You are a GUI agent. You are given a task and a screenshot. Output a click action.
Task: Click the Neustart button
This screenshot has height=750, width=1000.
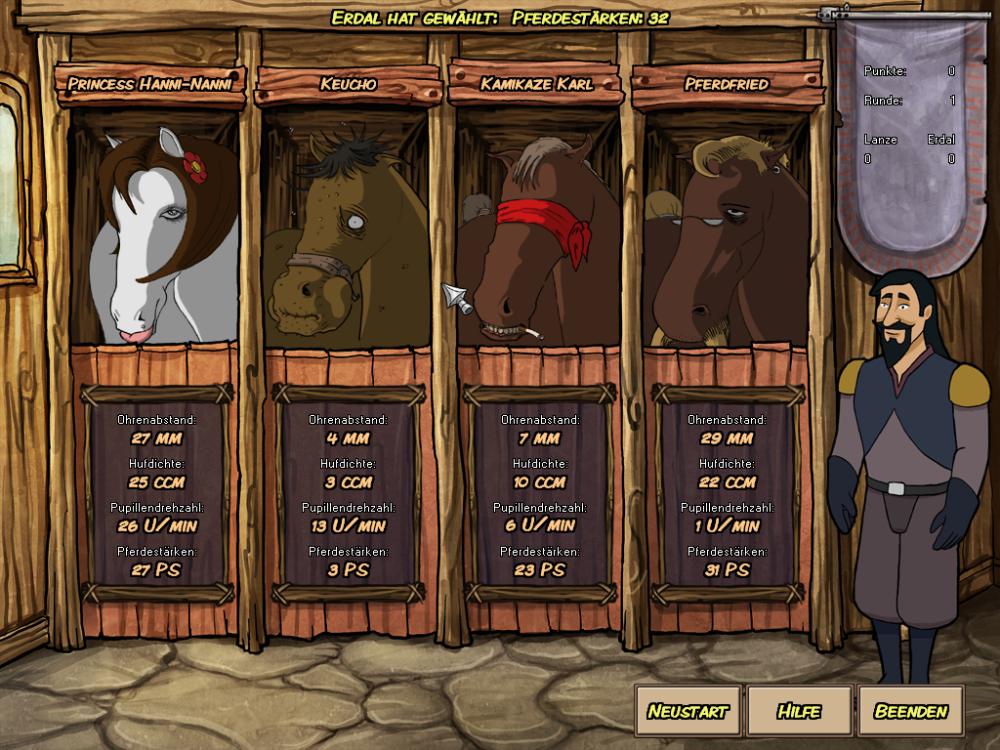click(687, 711)
